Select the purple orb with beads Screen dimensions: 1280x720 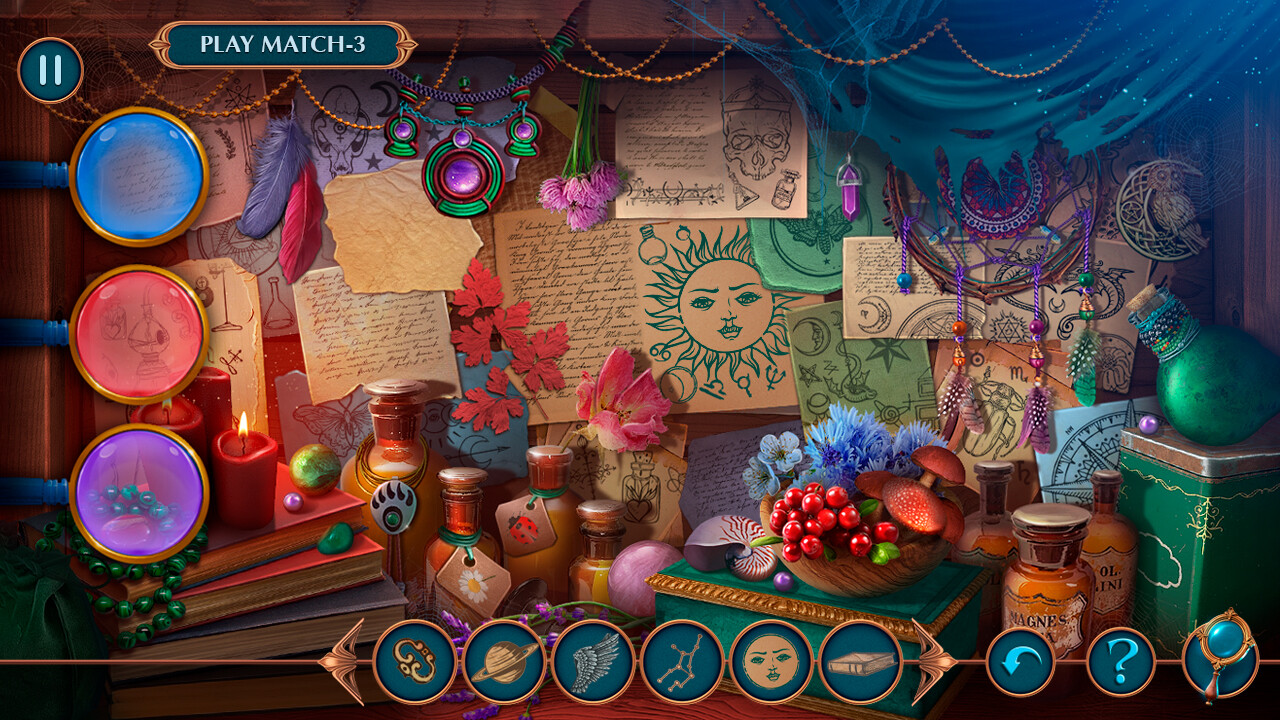click(x=139, y=492)
